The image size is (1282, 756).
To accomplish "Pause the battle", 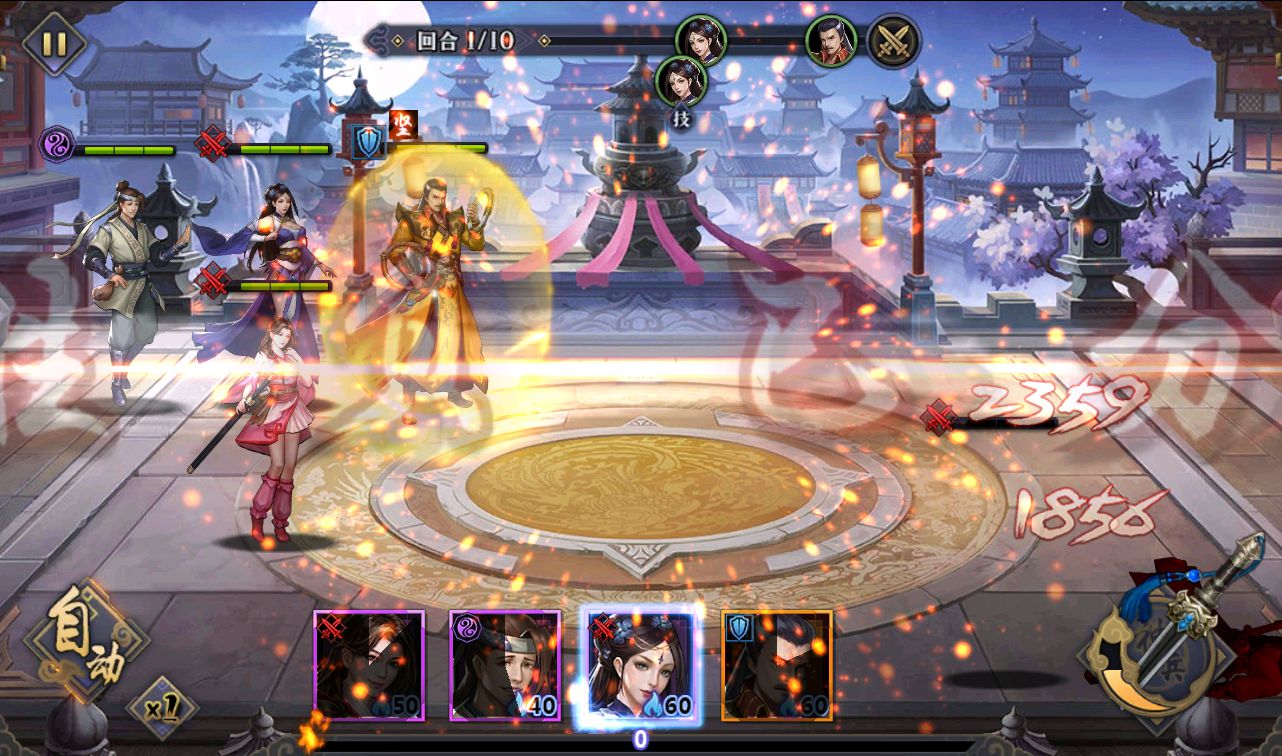I will [x=48, y=44].
